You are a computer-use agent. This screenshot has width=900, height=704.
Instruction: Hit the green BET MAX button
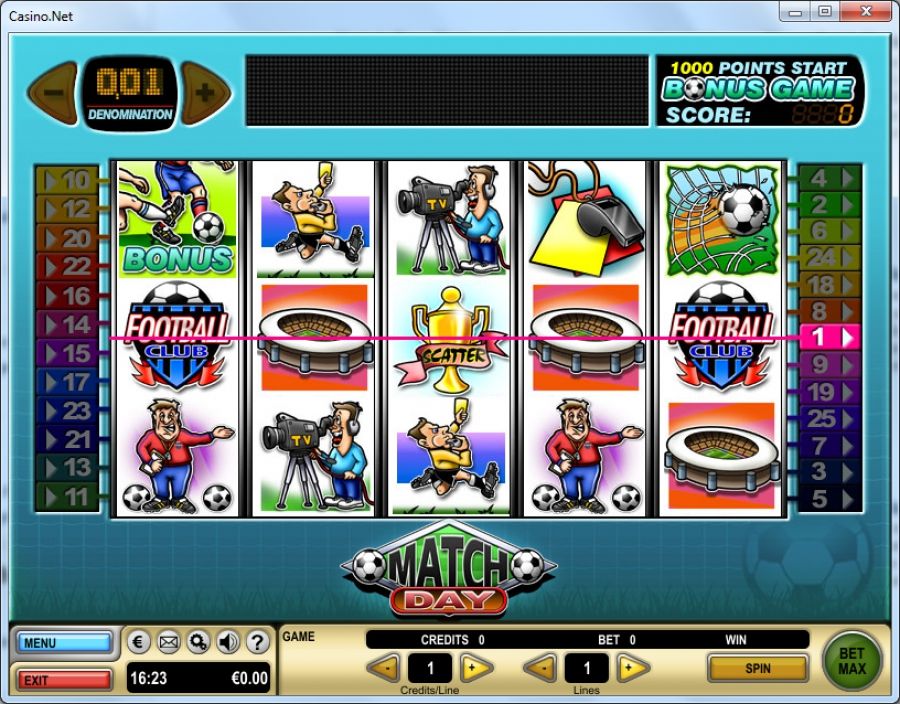(x=852, y=660)
